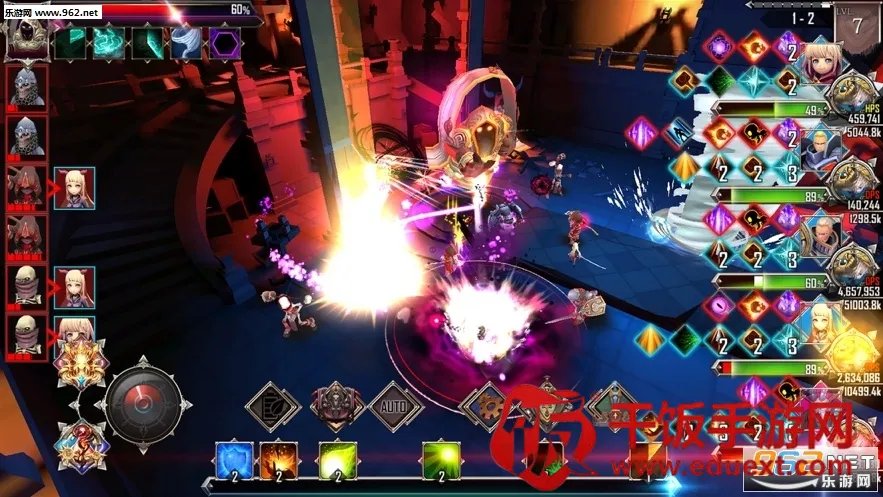The width and height of the screenshot is (883, 497).
Task: Select the blonde girl hero portrait
Action: (x=819, y=66)
